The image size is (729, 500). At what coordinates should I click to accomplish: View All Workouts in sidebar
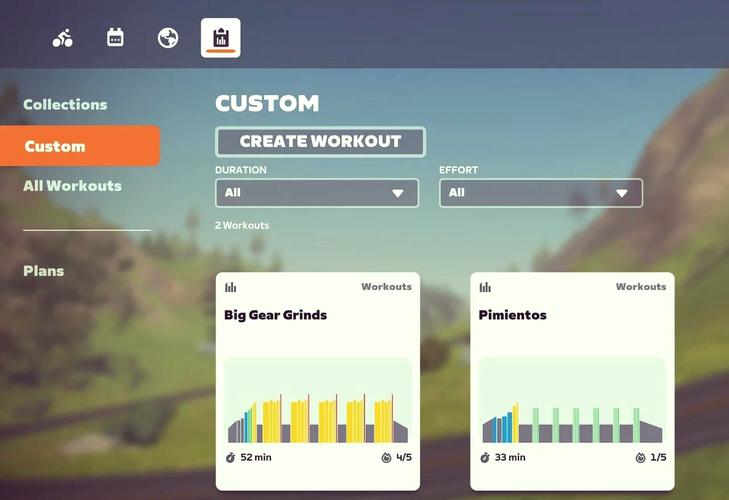point(72,186)
